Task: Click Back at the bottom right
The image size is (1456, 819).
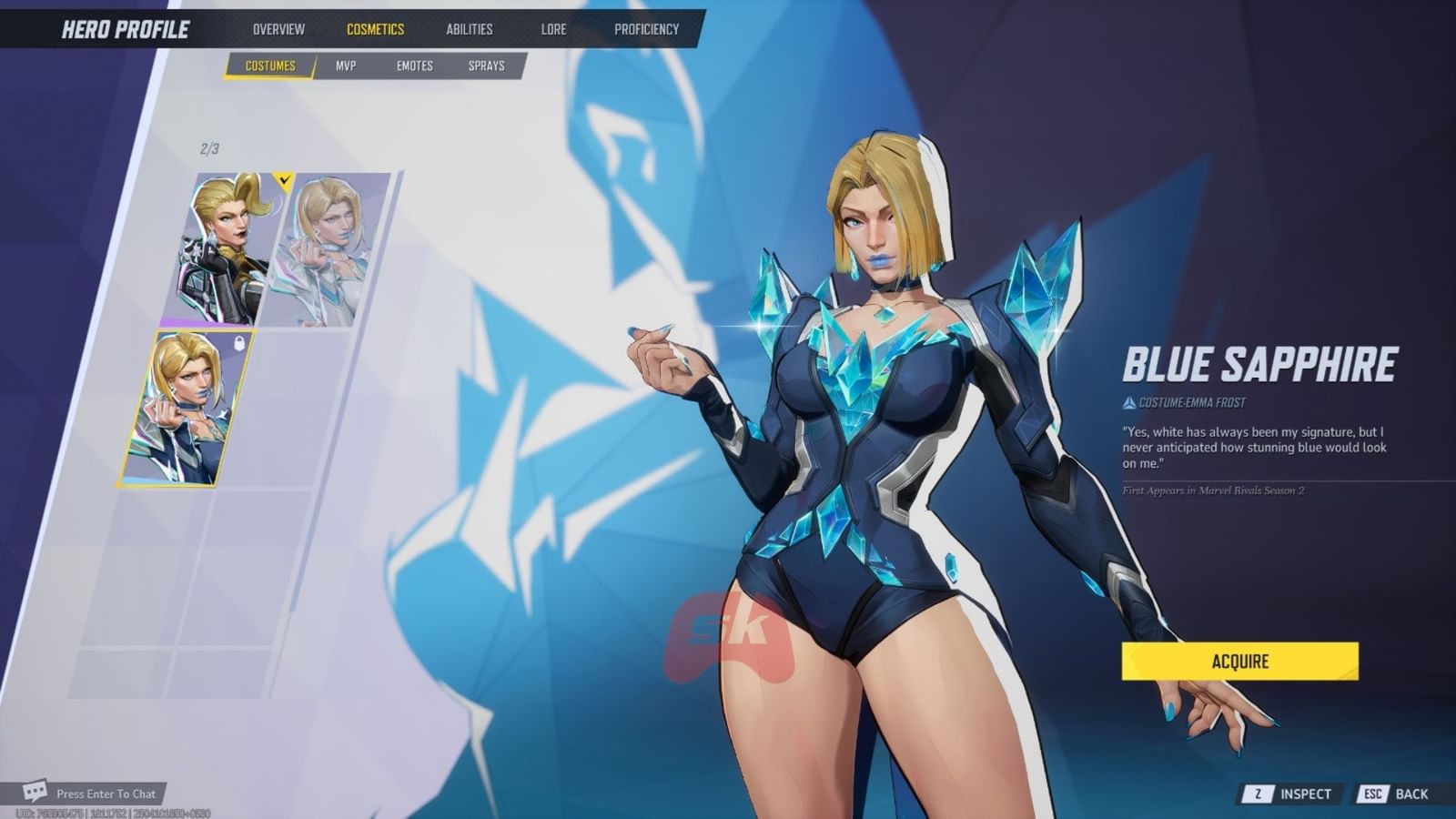Action: [1412, 793]
